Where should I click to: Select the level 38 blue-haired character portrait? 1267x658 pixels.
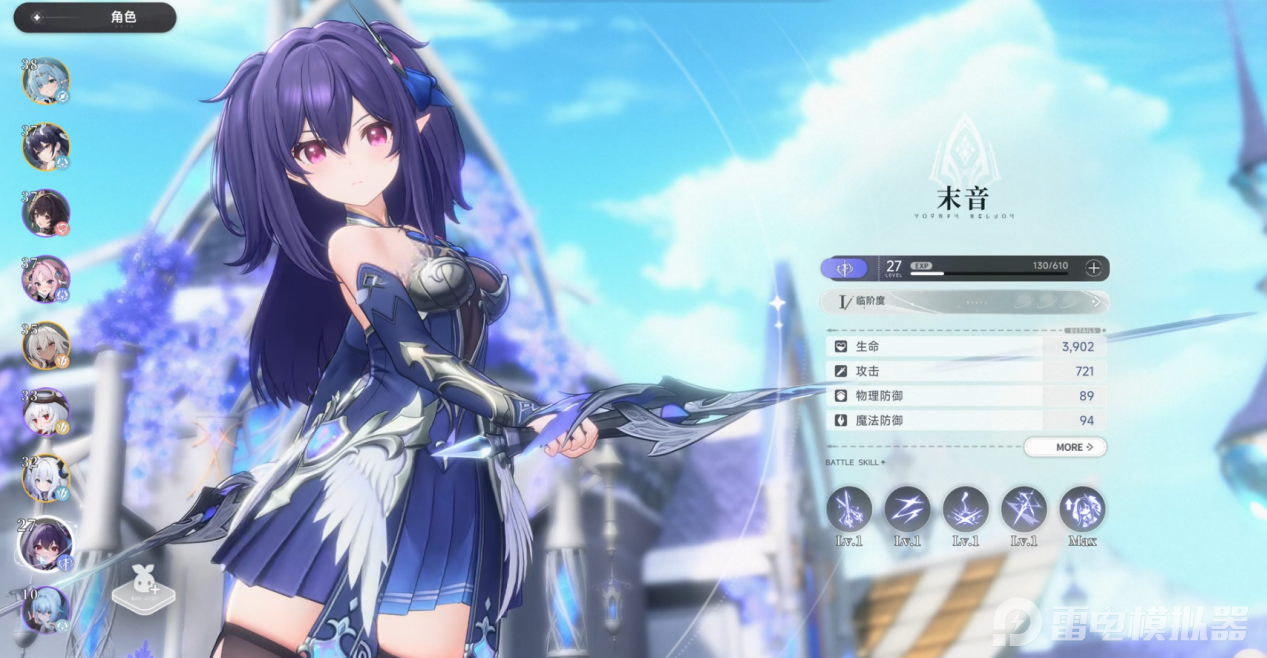(x=46, y=81)
